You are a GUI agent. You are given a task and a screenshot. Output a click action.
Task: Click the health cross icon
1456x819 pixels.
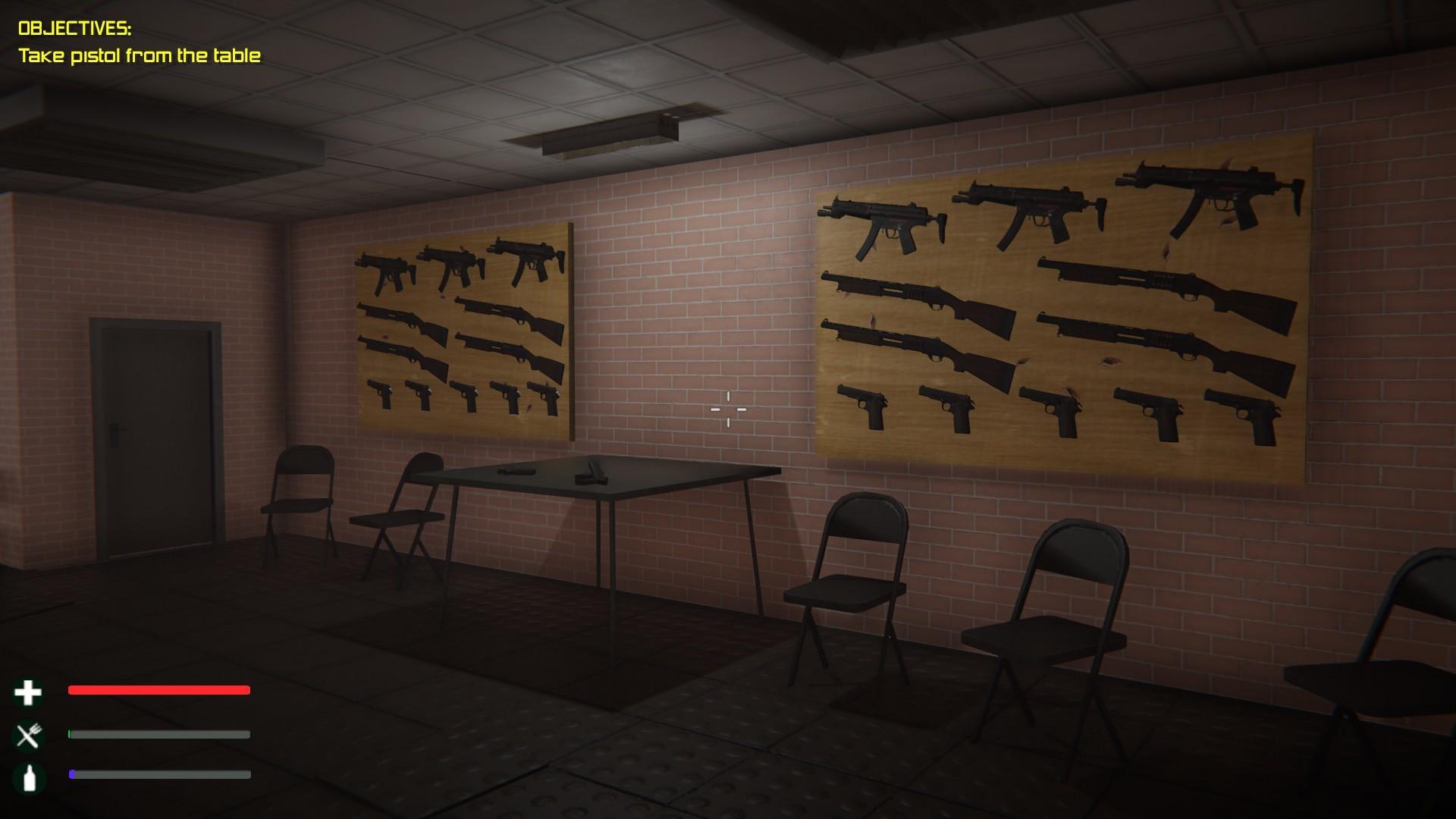click(27, 692)
